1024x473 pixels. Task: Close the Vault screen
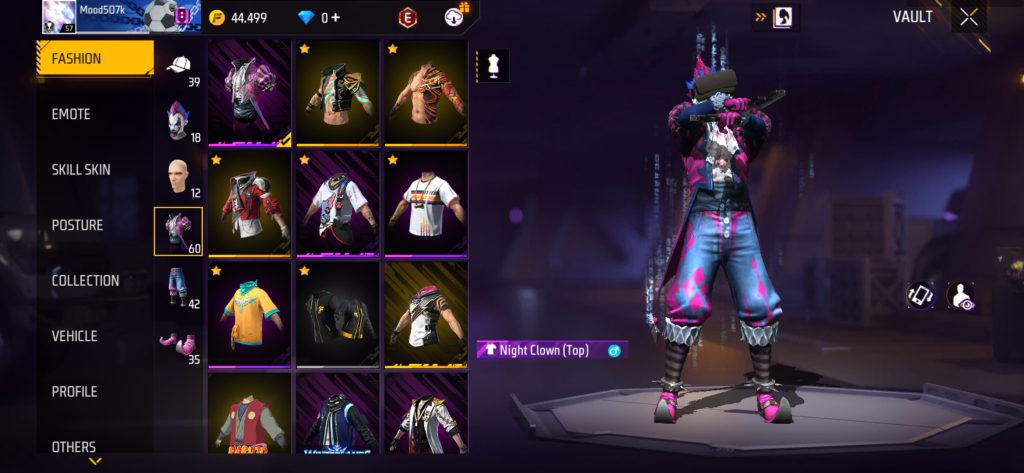coord(968,17)
